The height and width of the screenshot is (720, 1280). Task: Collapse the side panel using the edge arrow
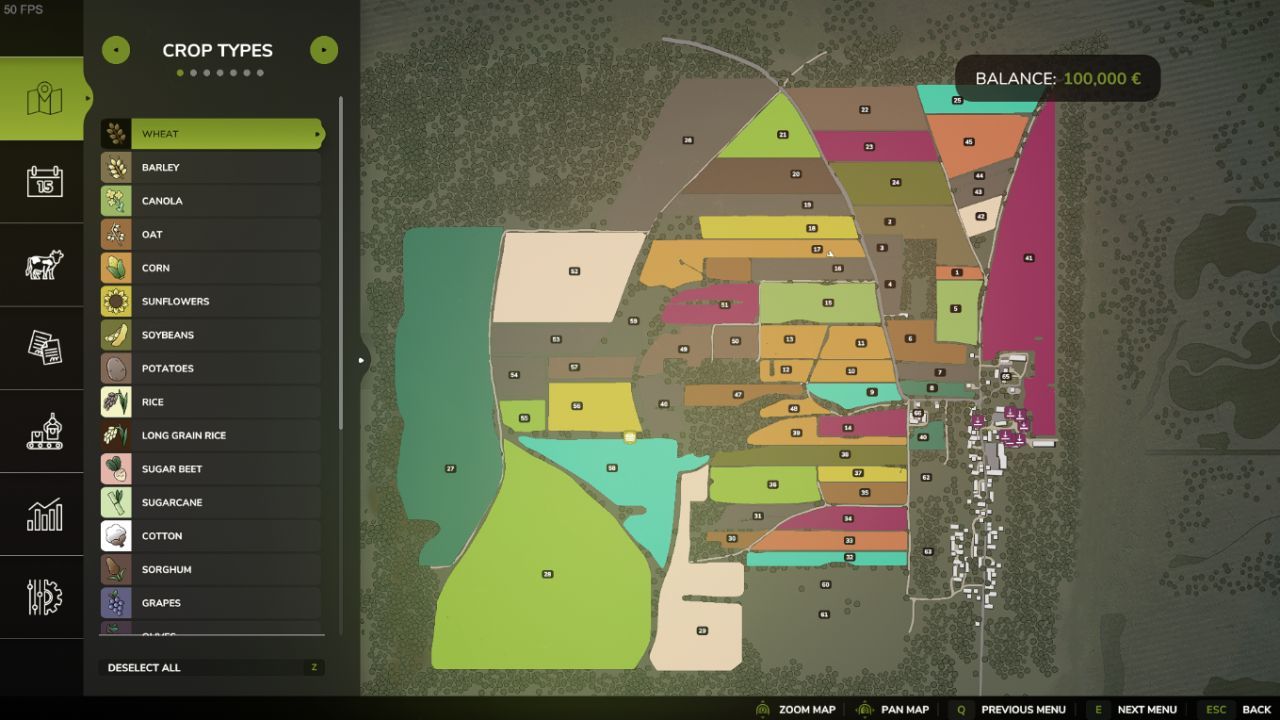click(360, 359)
